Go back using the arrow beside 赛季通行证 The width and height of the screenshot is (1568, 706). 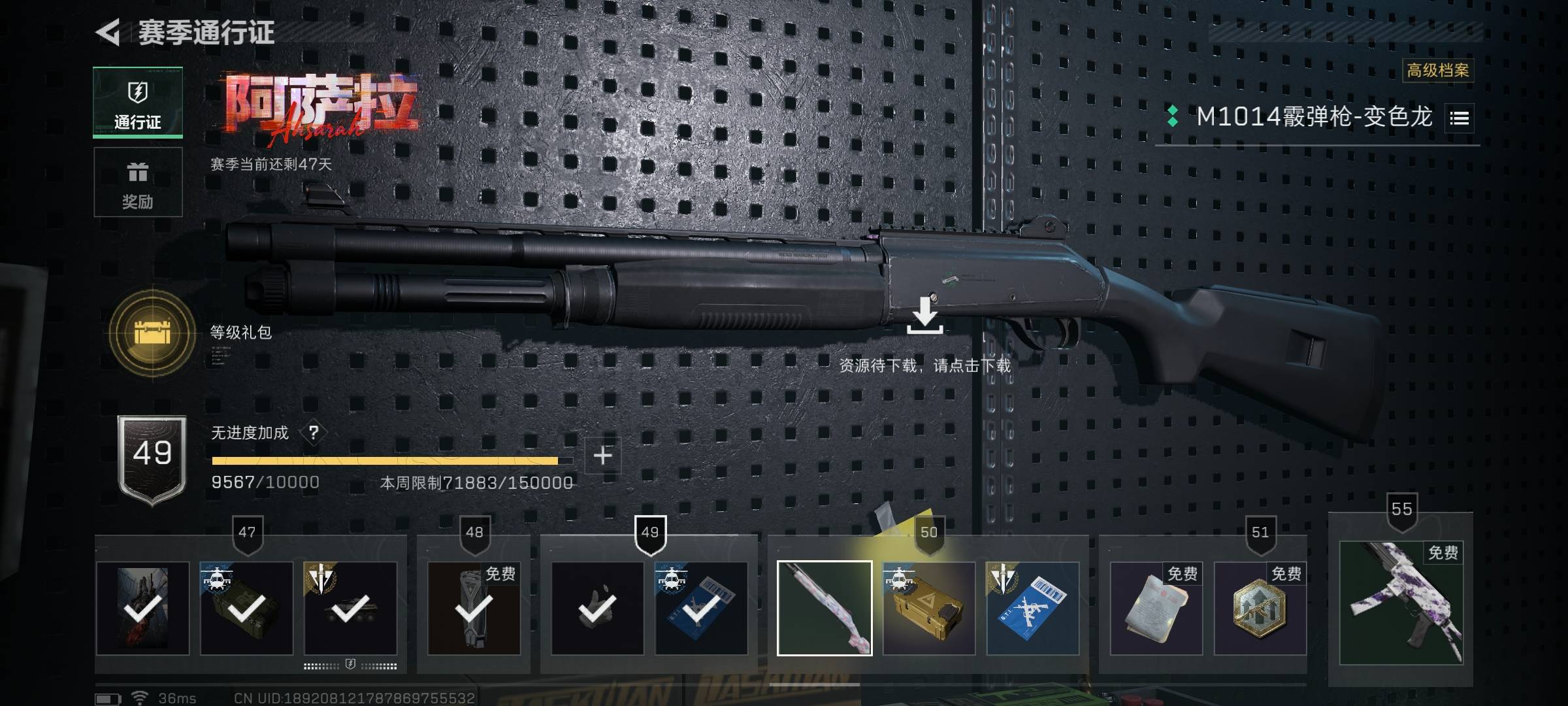pyautogui.click(x=108, y=32)
